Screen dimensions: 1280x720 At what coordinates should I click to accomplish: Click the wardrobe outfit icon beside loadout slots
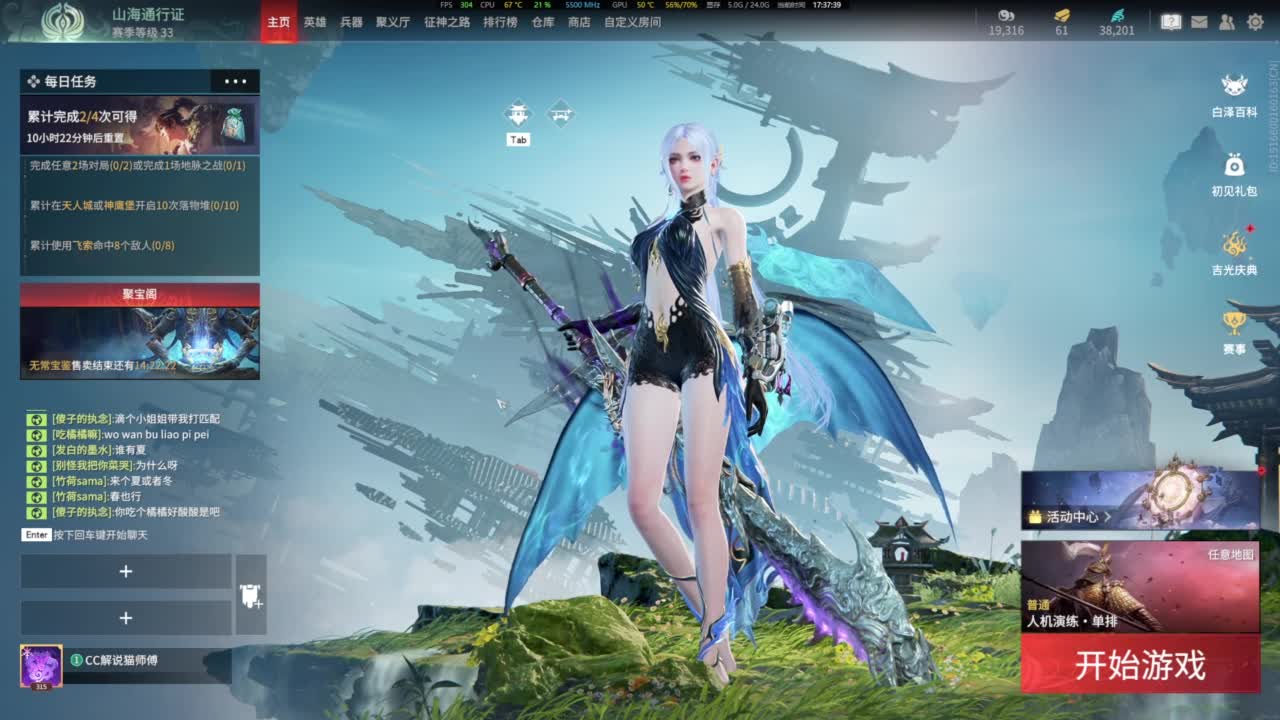pos(251,596)
